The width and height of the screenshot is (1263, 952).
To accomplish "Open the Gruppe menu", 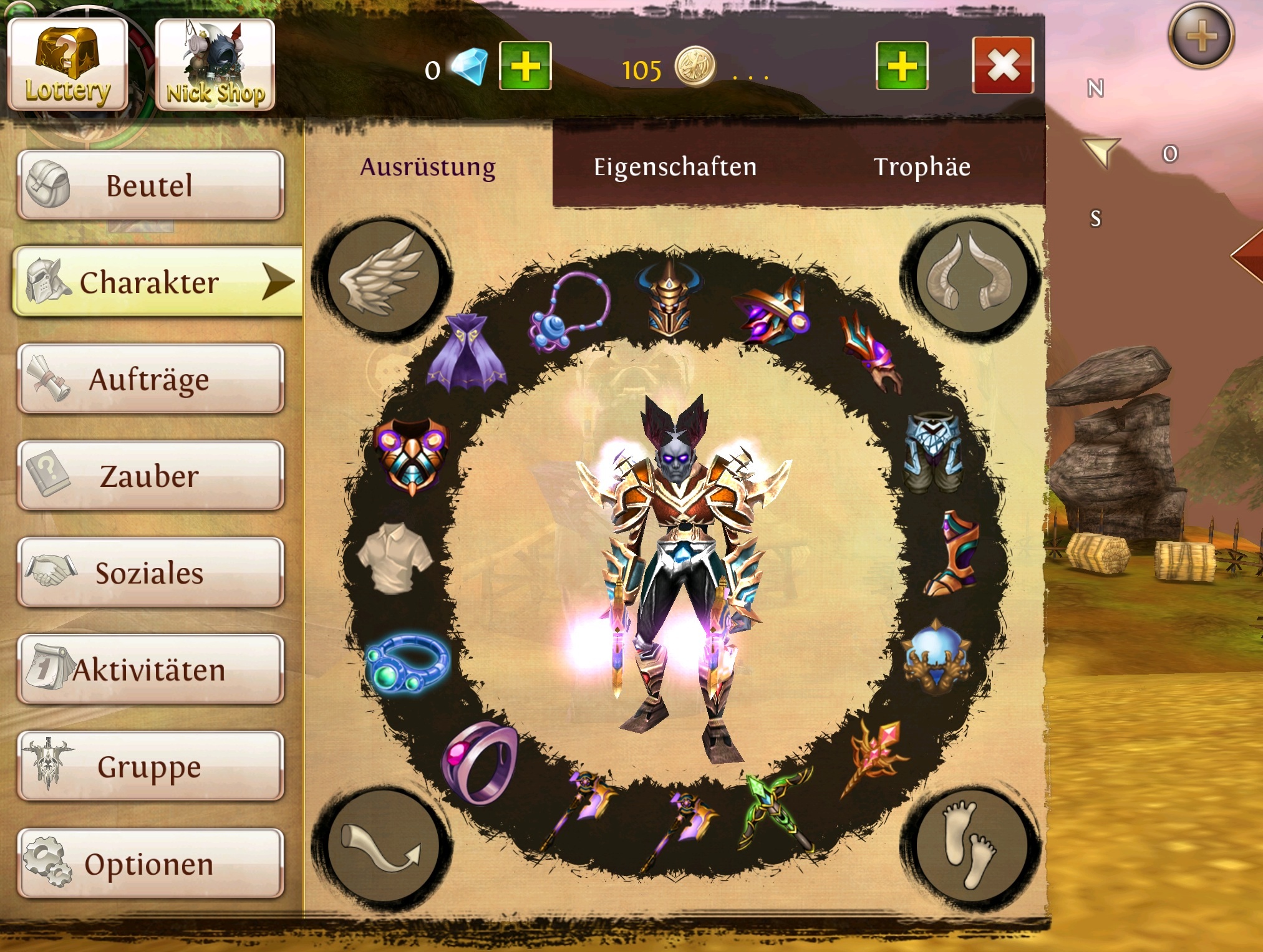I will point(150,767).
